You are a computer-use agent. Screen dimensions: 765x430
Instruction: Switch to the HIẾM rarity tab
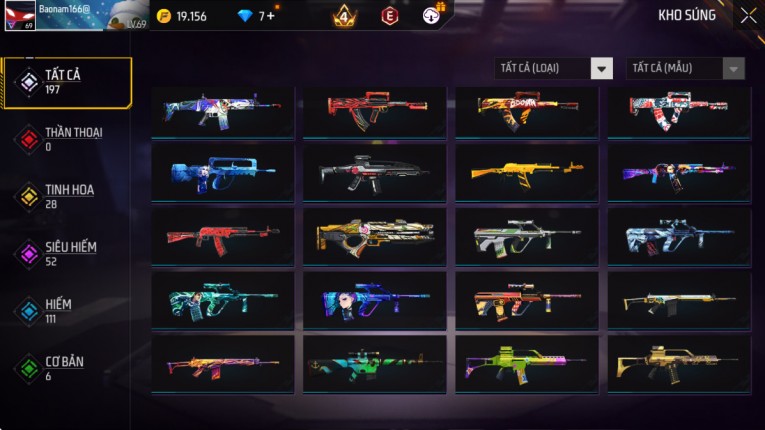[67, 310]
